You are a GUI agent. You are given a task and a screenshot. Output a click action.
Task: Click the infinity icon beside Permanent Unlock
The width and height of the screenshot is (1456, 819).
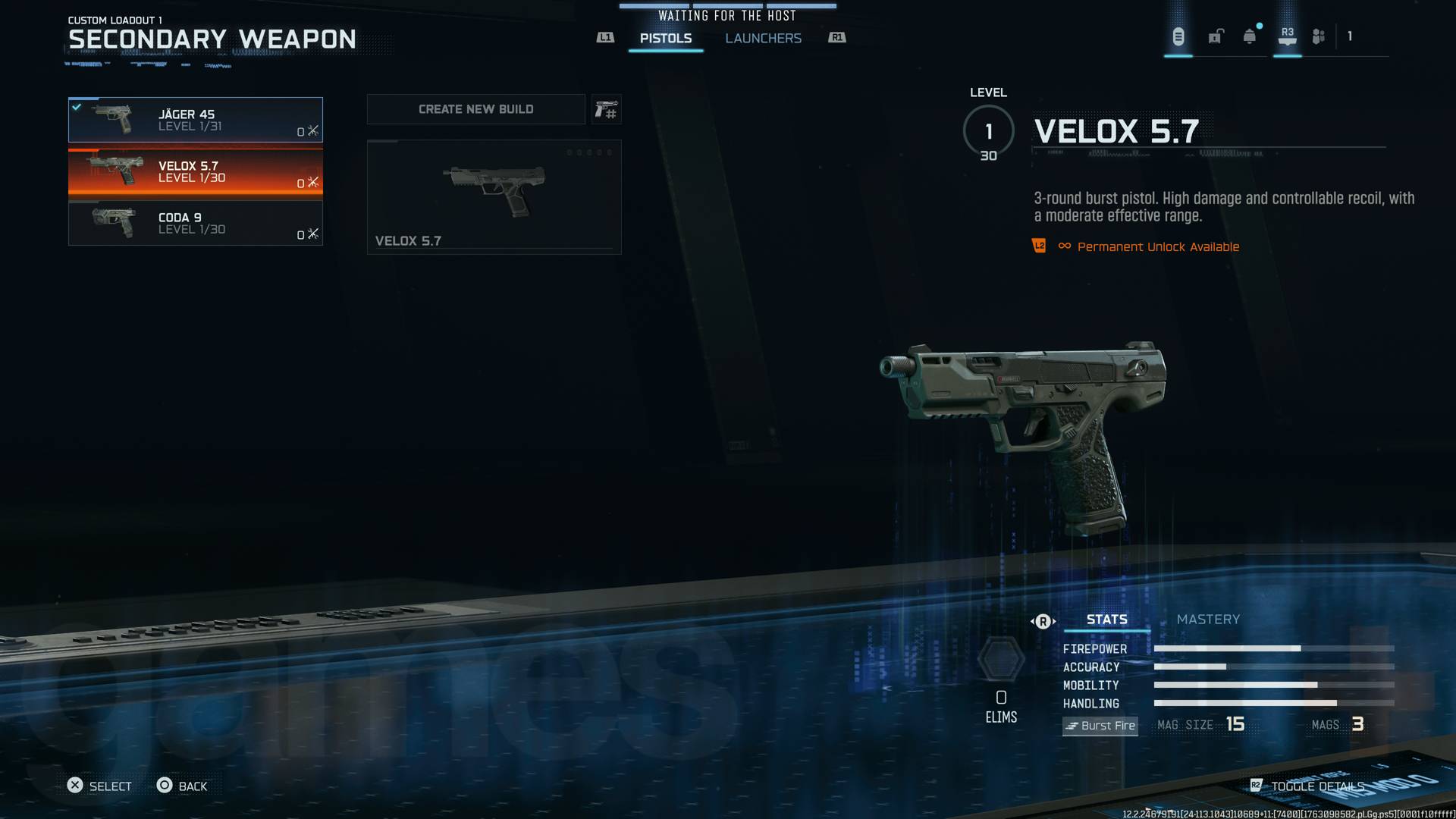point(1063,246)
